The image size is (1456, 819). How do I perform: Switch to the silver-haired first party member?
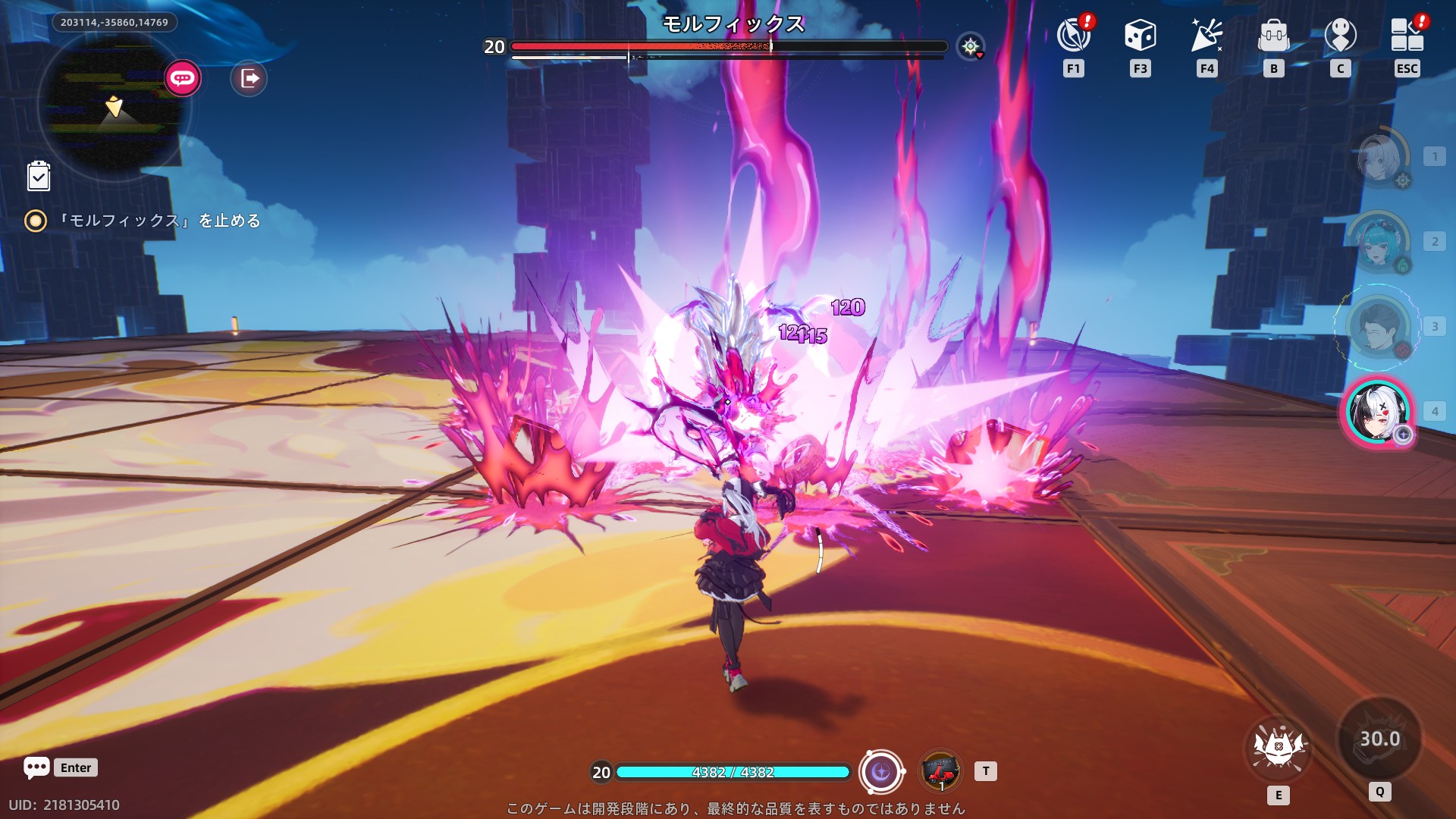click(1379, 158)
